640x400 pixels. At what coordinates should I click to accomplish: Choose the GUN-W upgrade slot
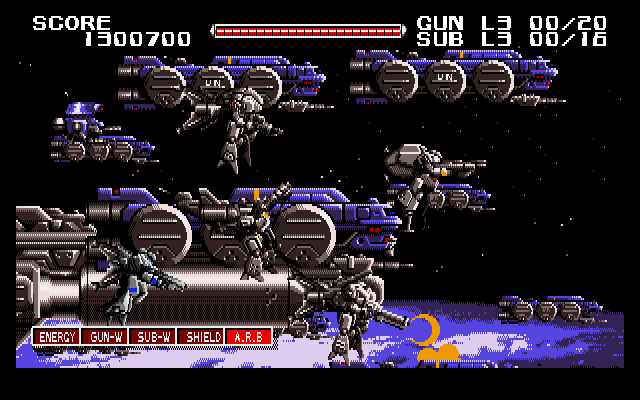click(104, 337)
